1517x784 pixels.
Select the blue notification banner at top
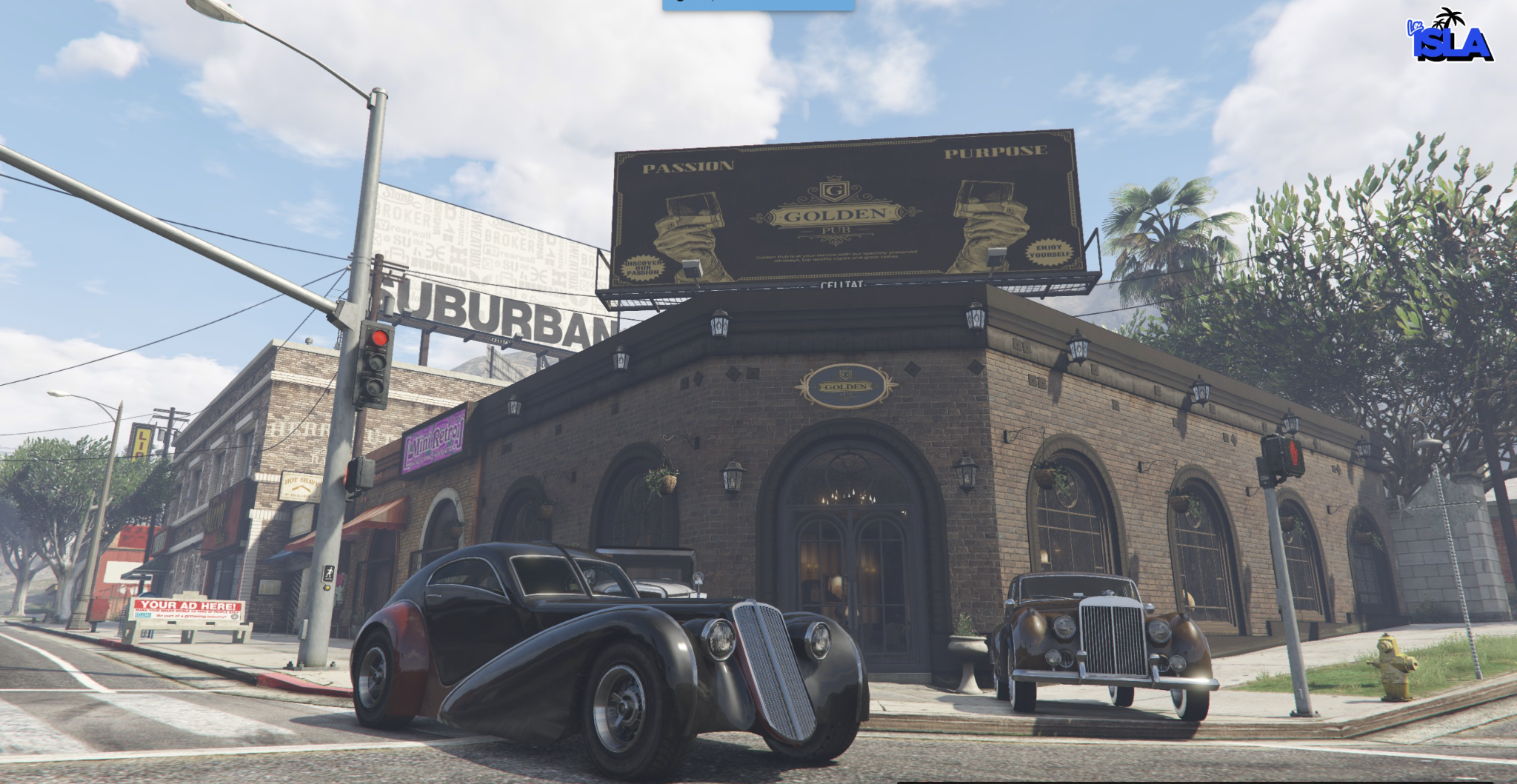tap(758, 4)
